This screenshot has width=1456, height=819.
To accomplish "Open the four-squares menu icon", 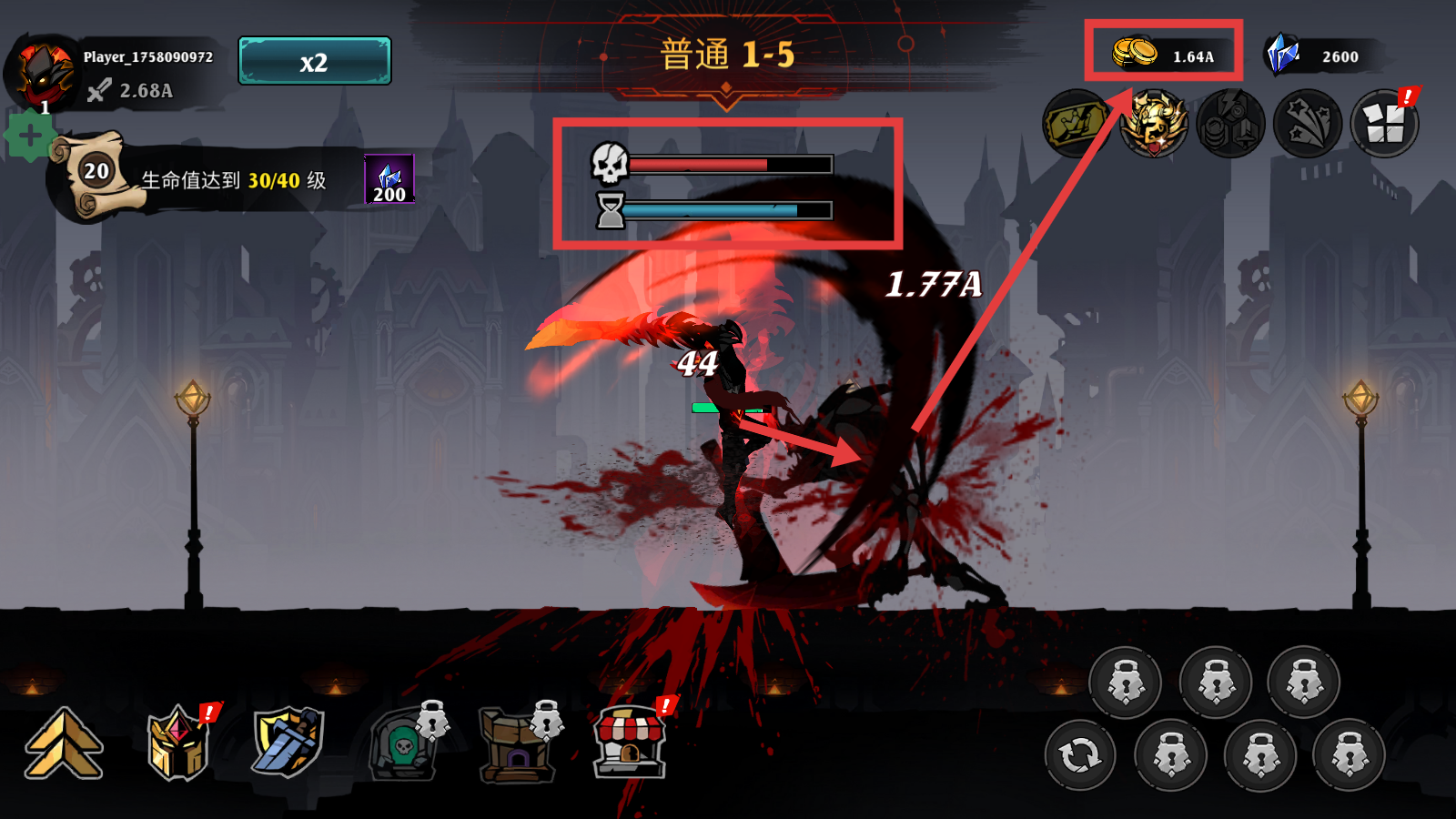I will tap(1384, 124).
